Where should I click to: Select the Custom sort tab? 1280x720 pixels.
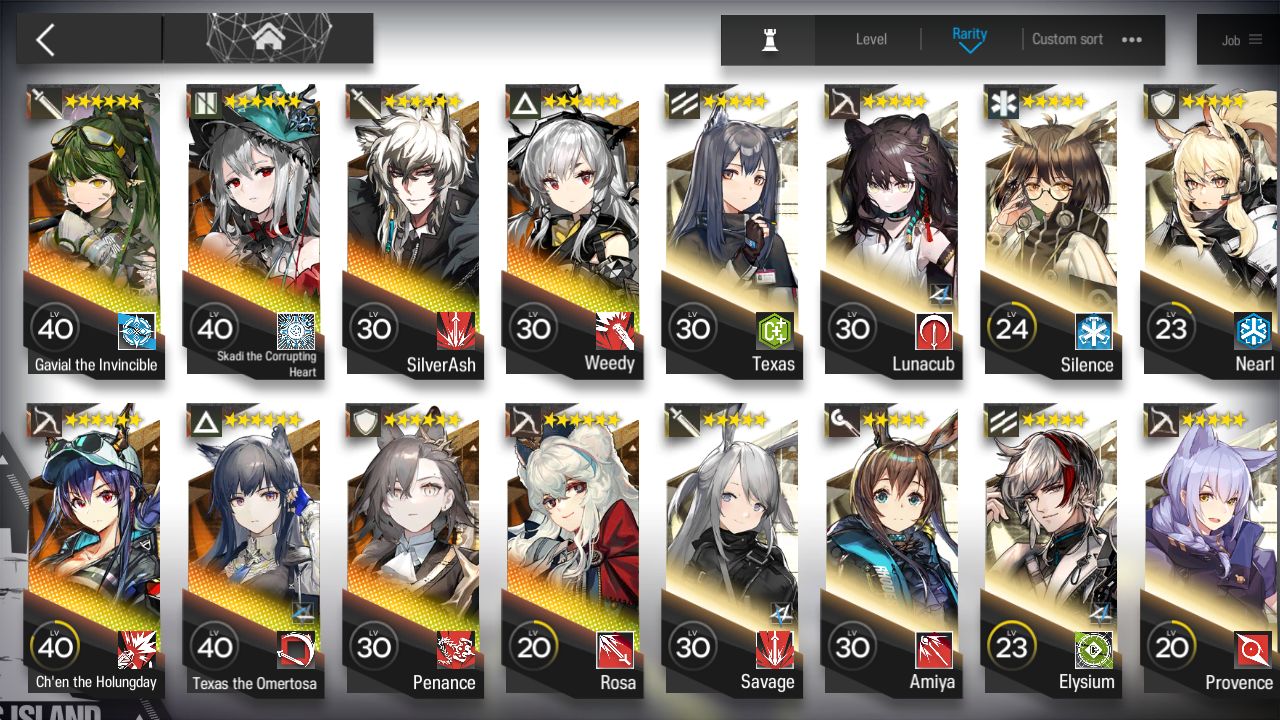click(1067, 40)
